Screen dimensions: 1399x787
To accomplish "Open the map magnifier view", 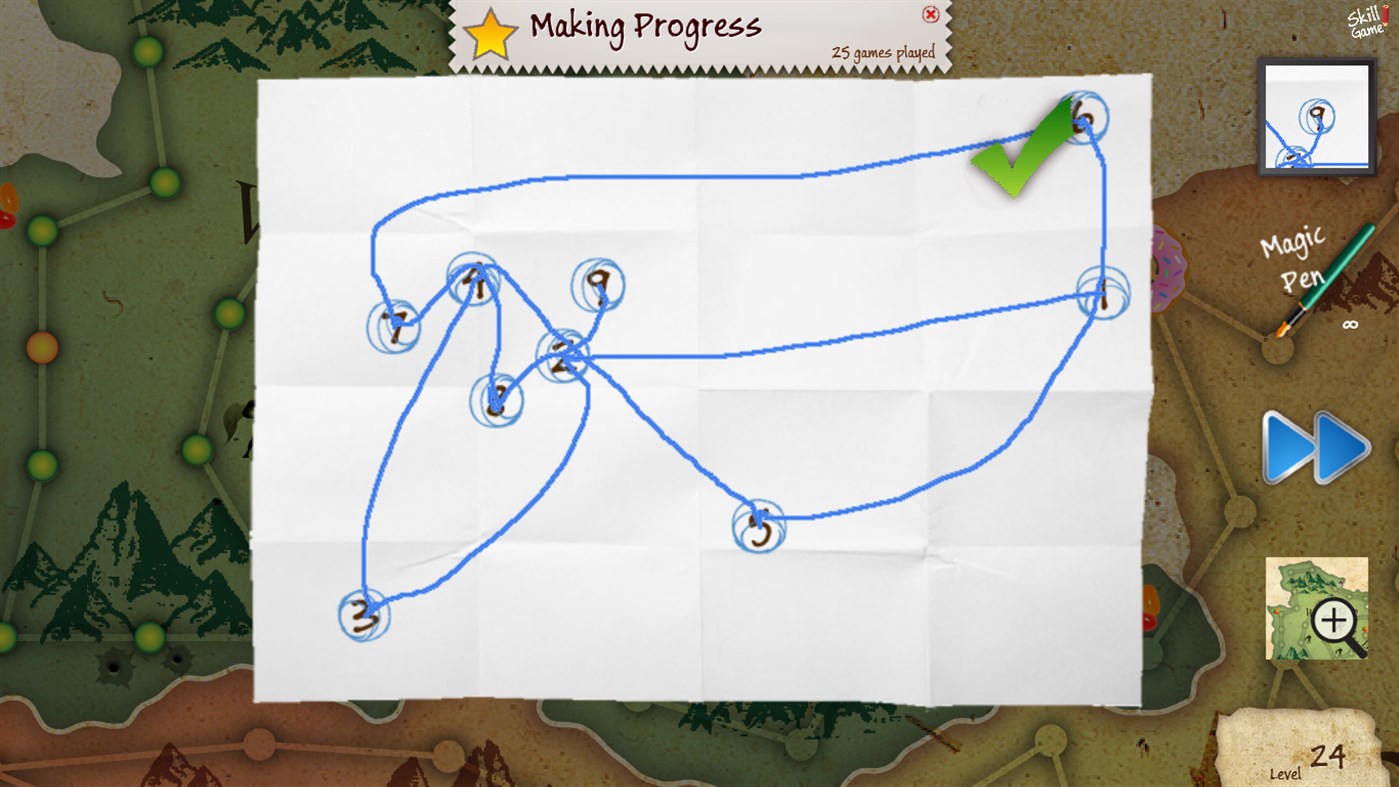I will click(x=1316, y=607).
